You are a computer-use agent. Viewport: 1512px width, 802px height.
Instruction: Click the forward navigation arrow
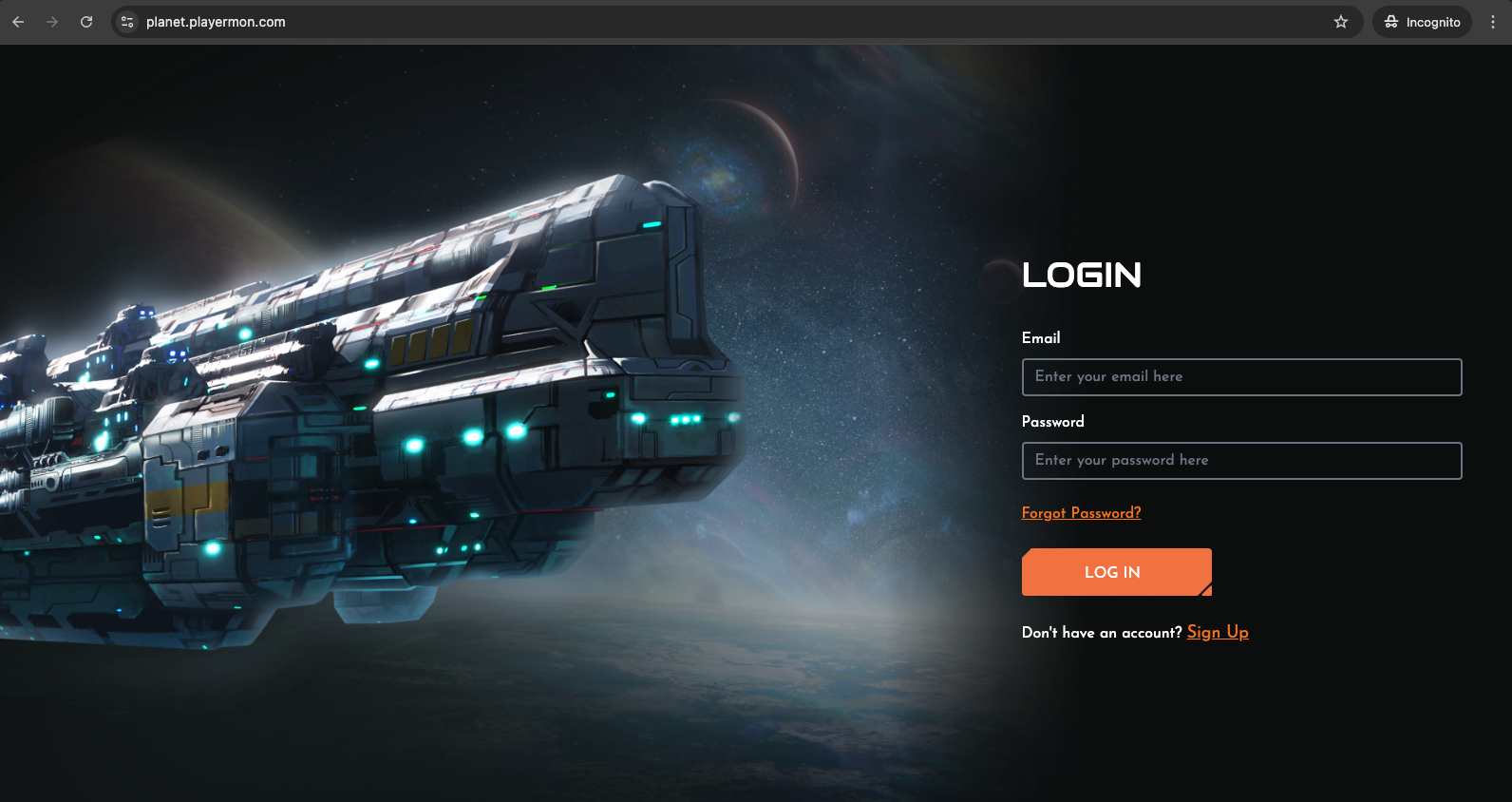[x=51, y=21]
